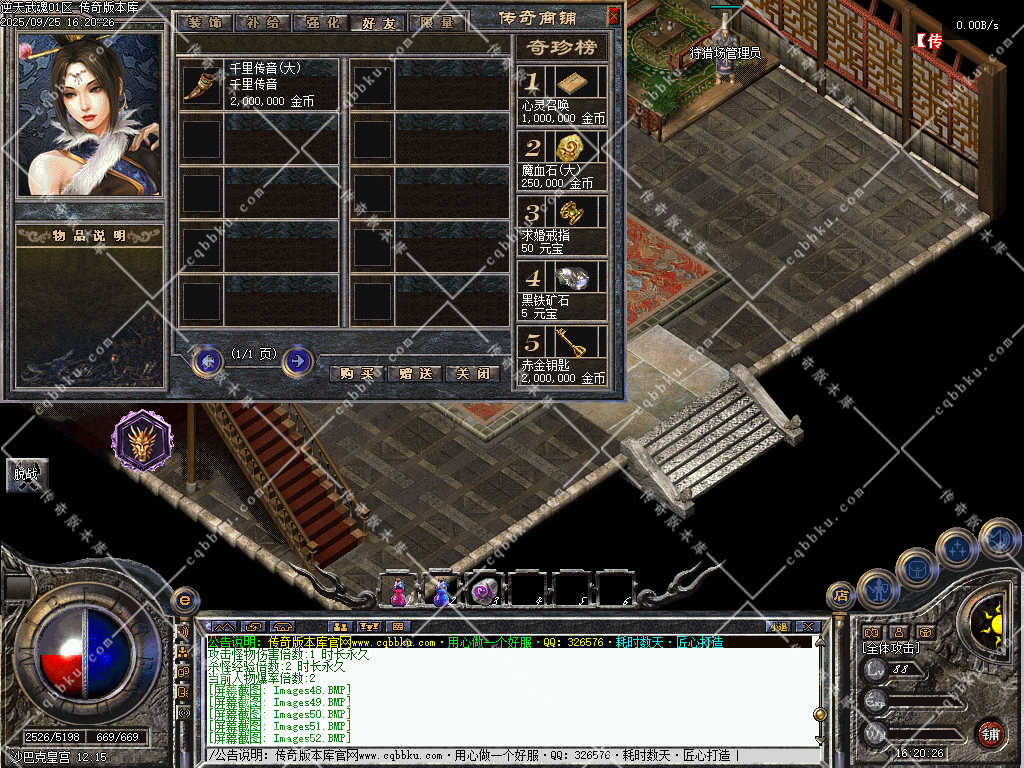Go to the previous shop page
The height and width of the screenshot is (768, 1024).
[208, 360]
